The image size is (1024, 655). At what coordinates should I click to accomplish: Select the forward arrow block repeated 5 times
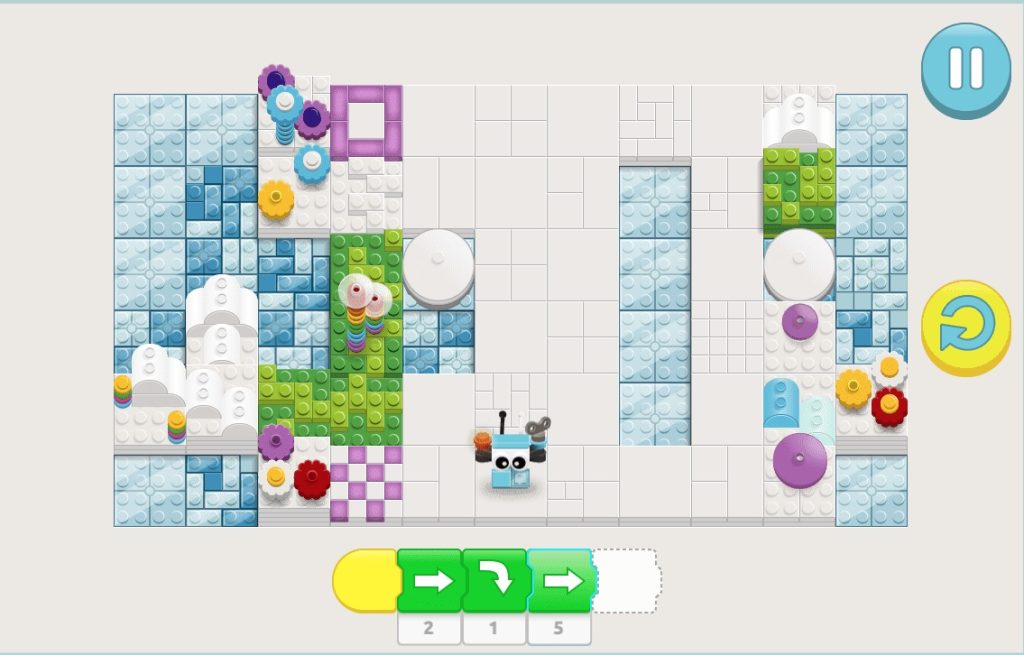(x=560, y=581)
